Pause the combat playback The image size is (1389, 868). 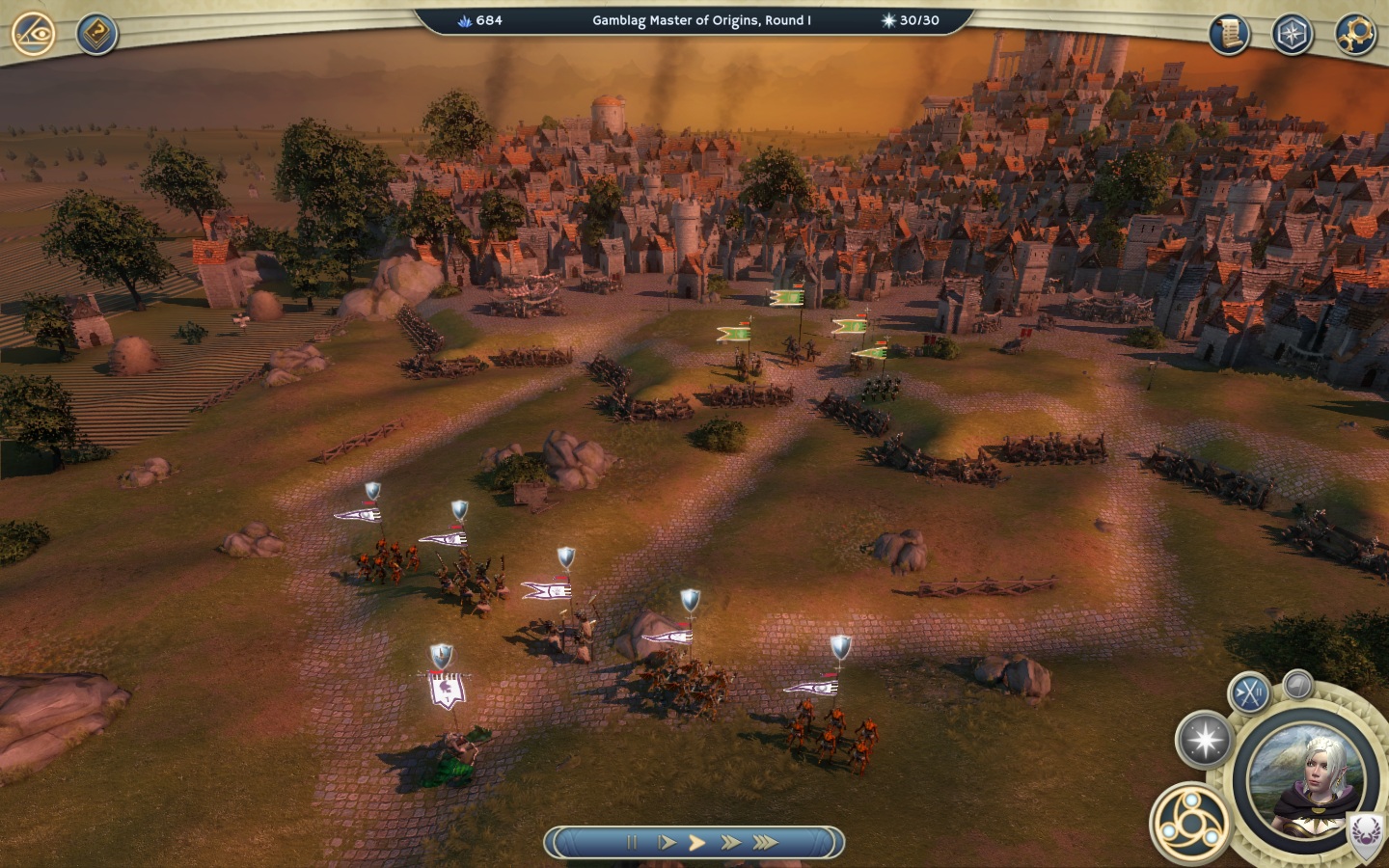pos(632,842)
